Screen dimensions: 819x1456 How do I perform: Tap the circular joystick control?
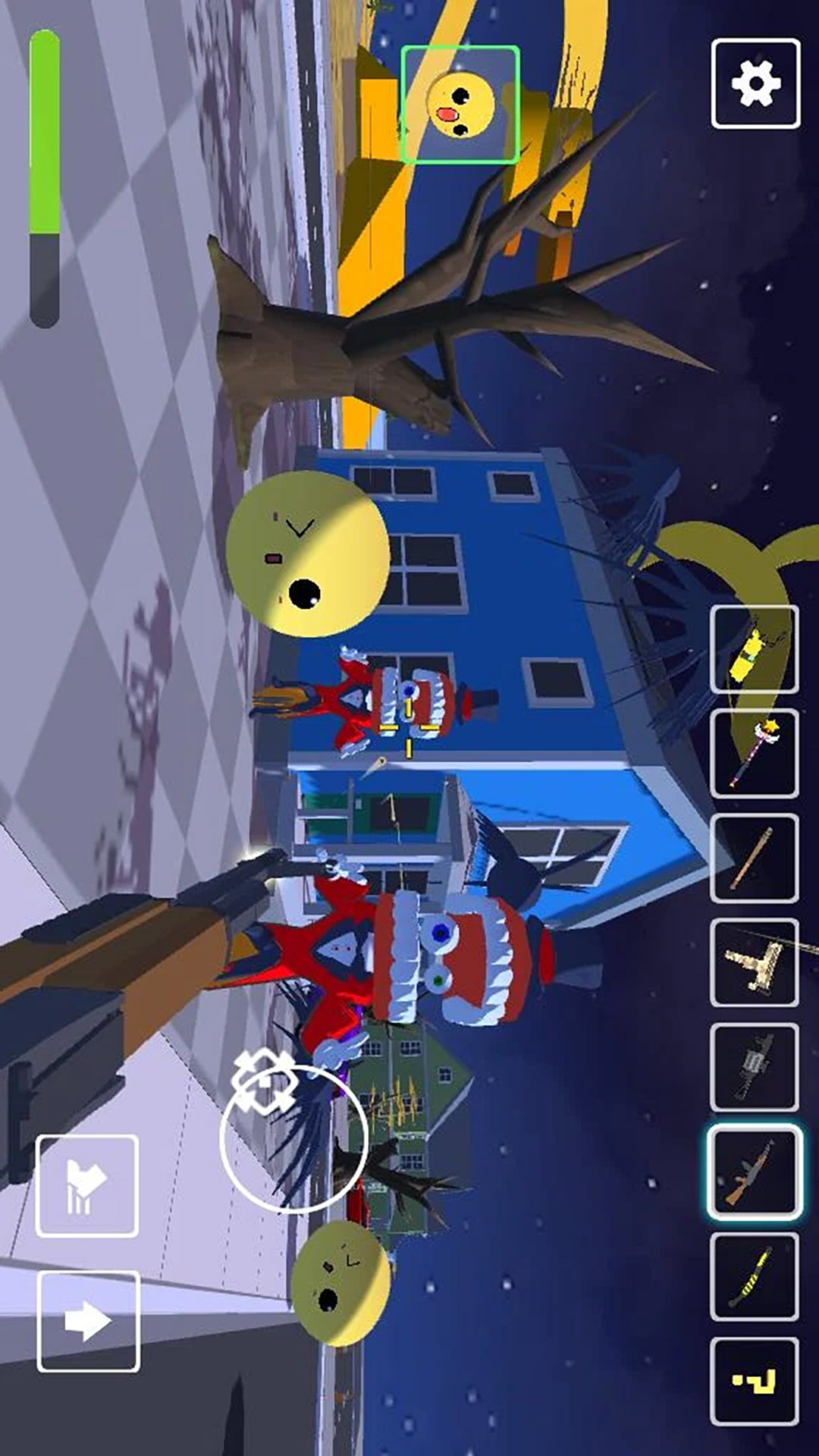point(294,1137)
